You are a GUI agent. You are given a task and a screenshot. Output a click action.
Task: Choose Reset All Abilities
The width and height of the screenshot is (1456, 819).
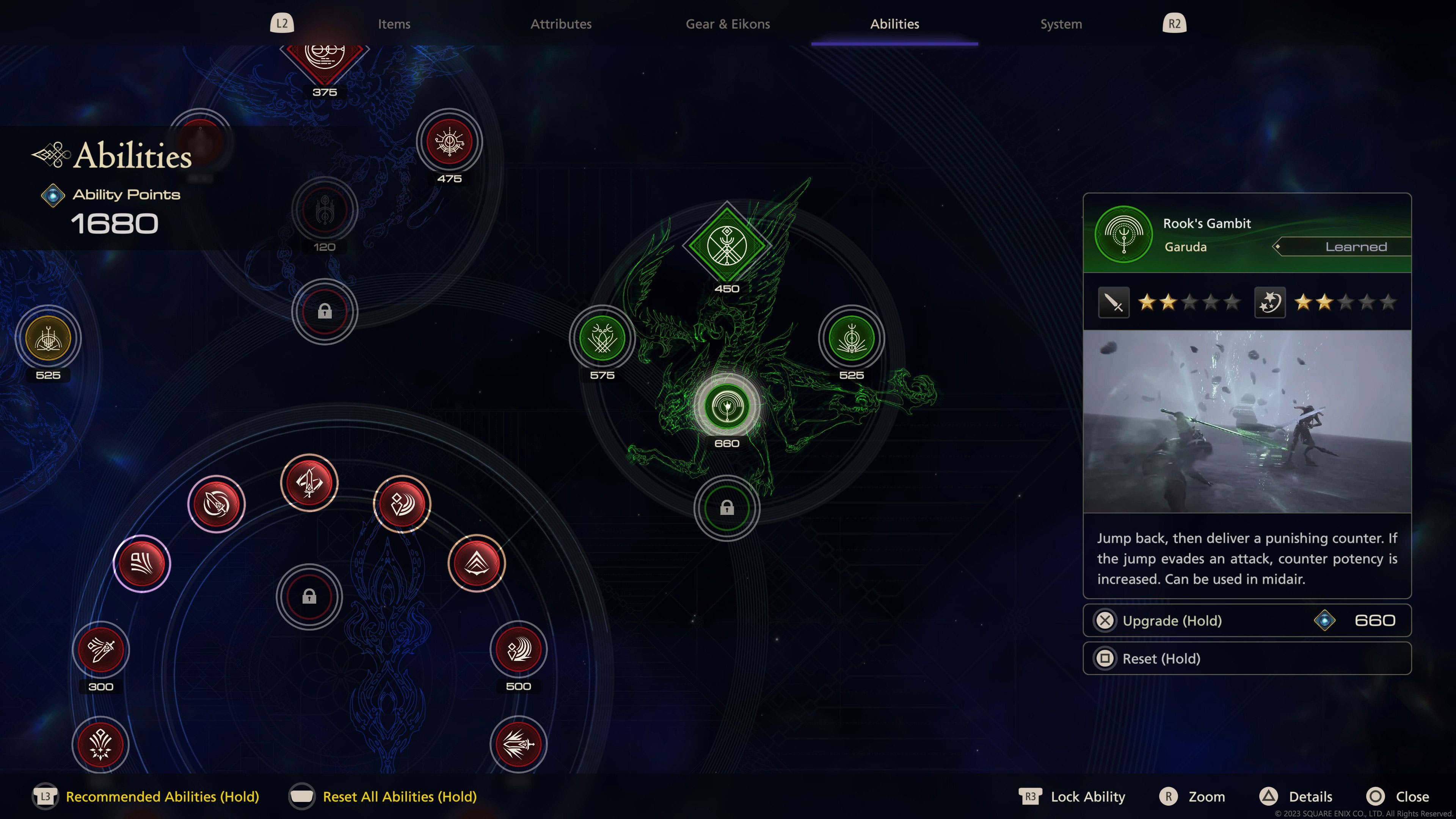coord(399,796)
